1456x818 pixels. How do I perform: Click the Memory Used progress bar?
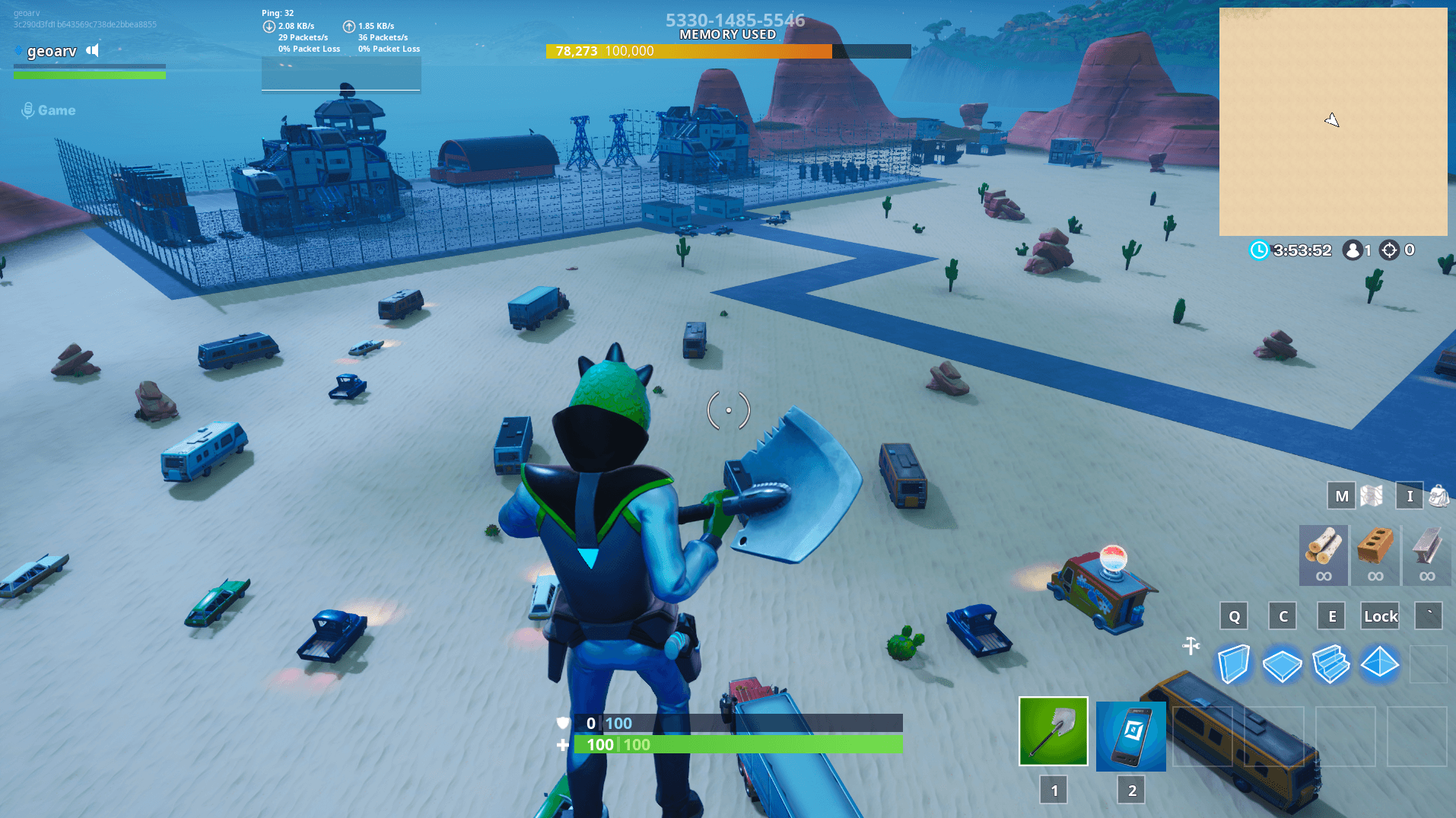[727, 51]
